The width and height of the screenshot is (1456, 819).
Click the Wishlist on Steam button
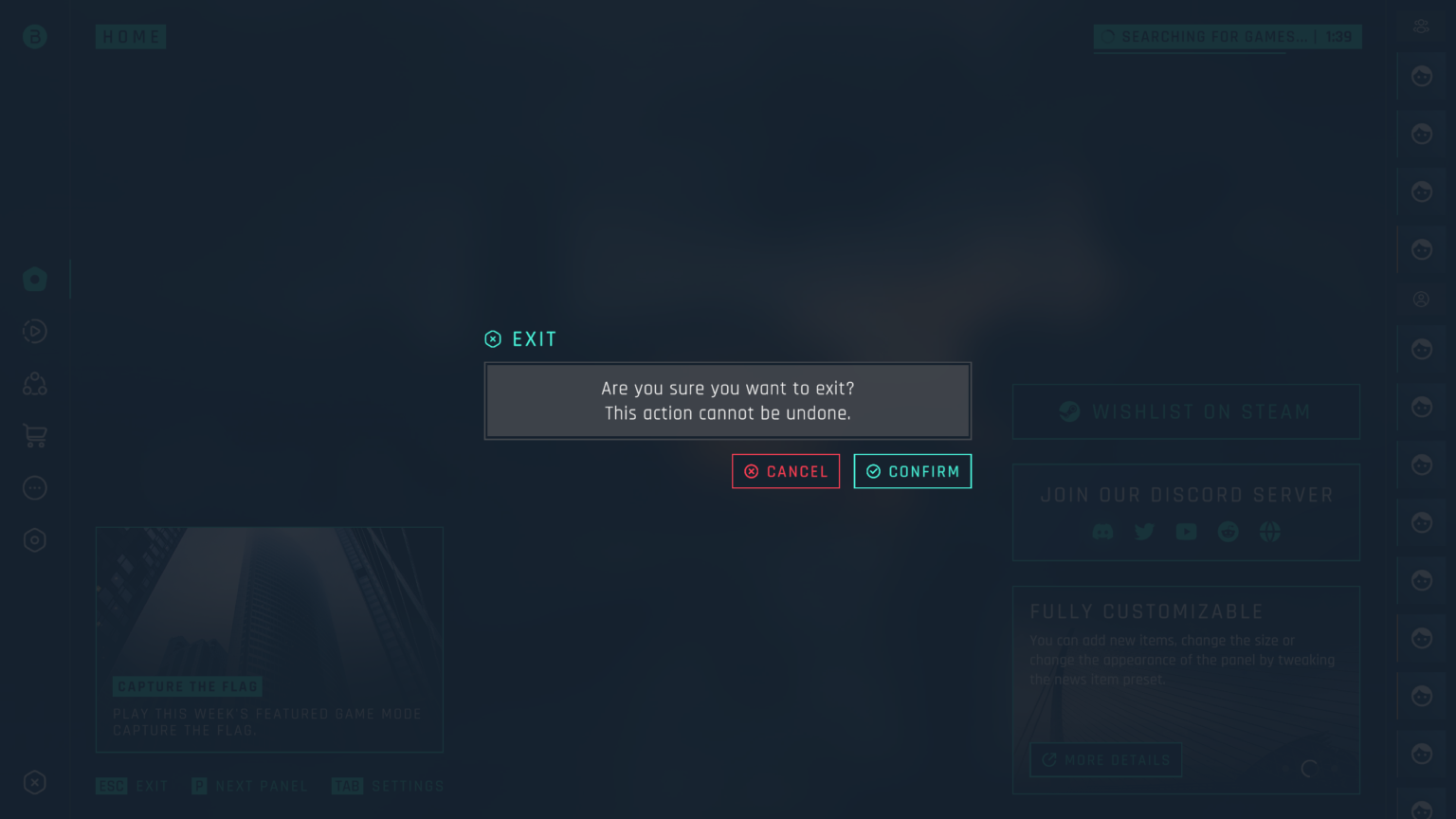(1186, 411)
